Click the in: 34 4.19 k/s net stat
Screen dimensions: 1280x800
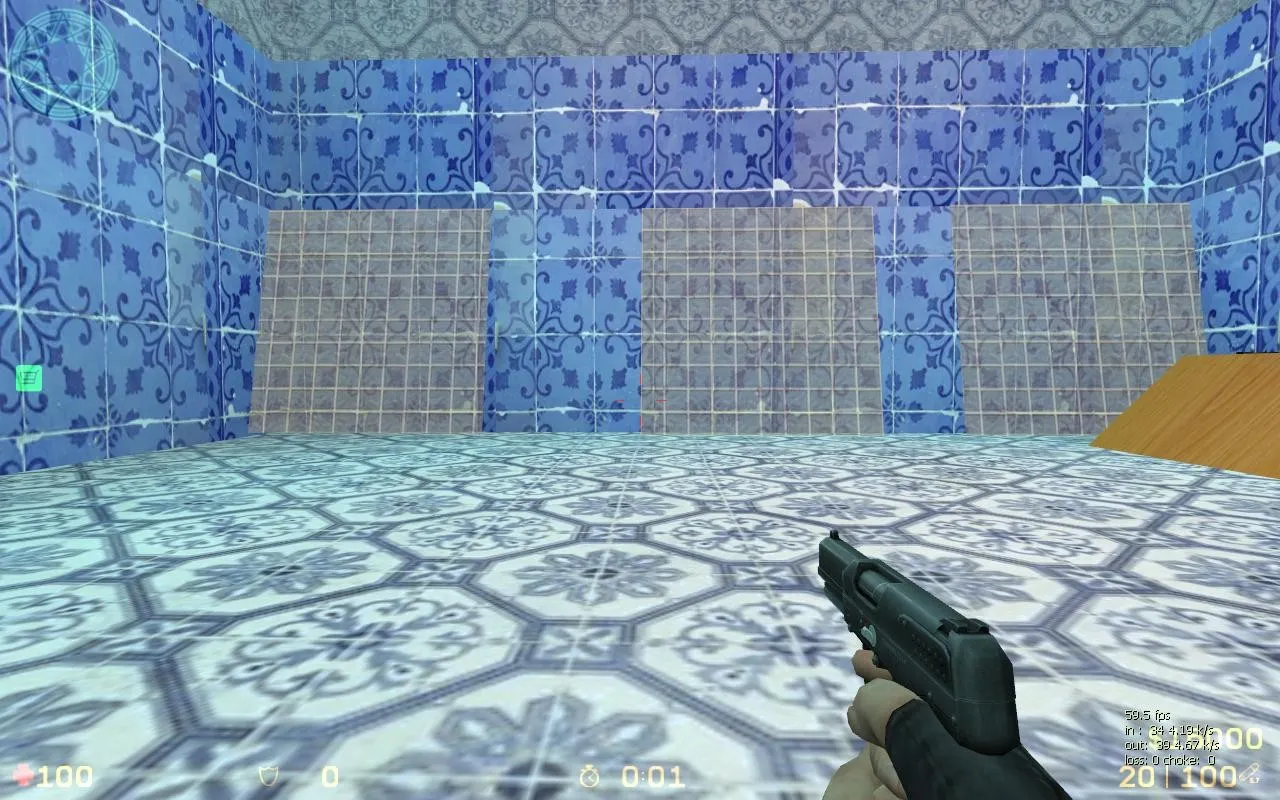[1168, 731]
